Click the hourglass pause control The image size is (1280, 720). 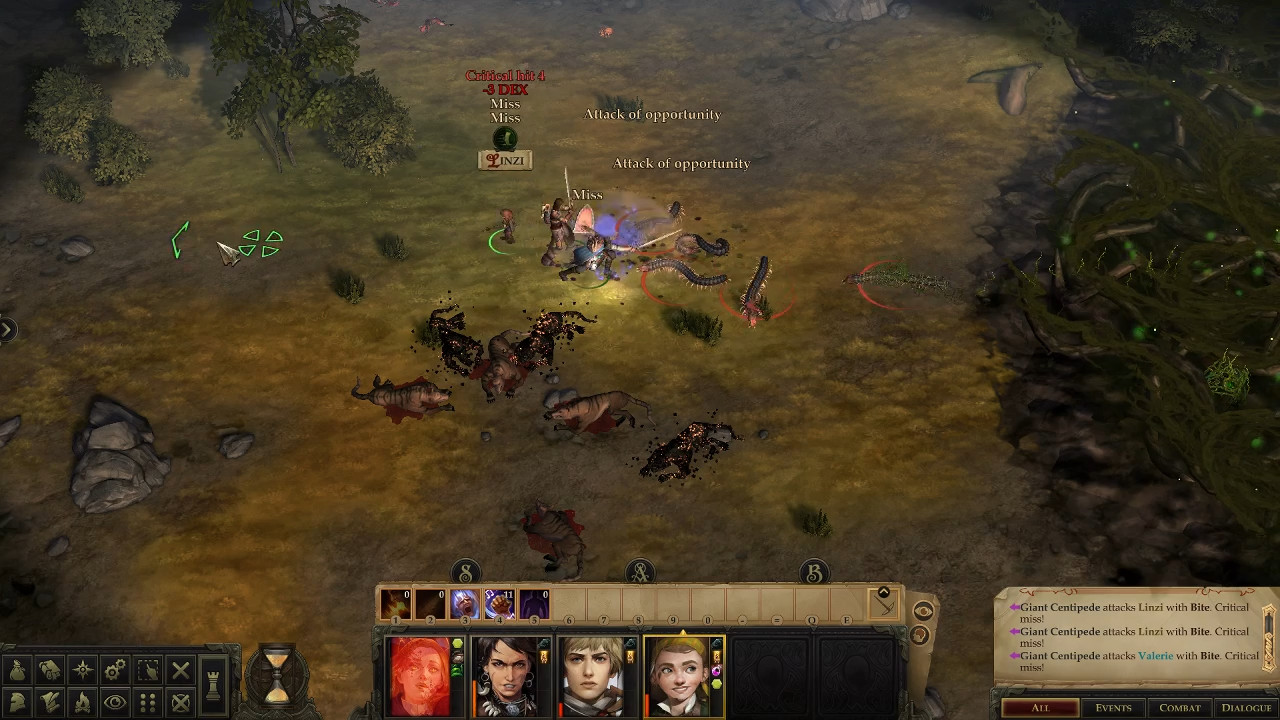point(276,674)
